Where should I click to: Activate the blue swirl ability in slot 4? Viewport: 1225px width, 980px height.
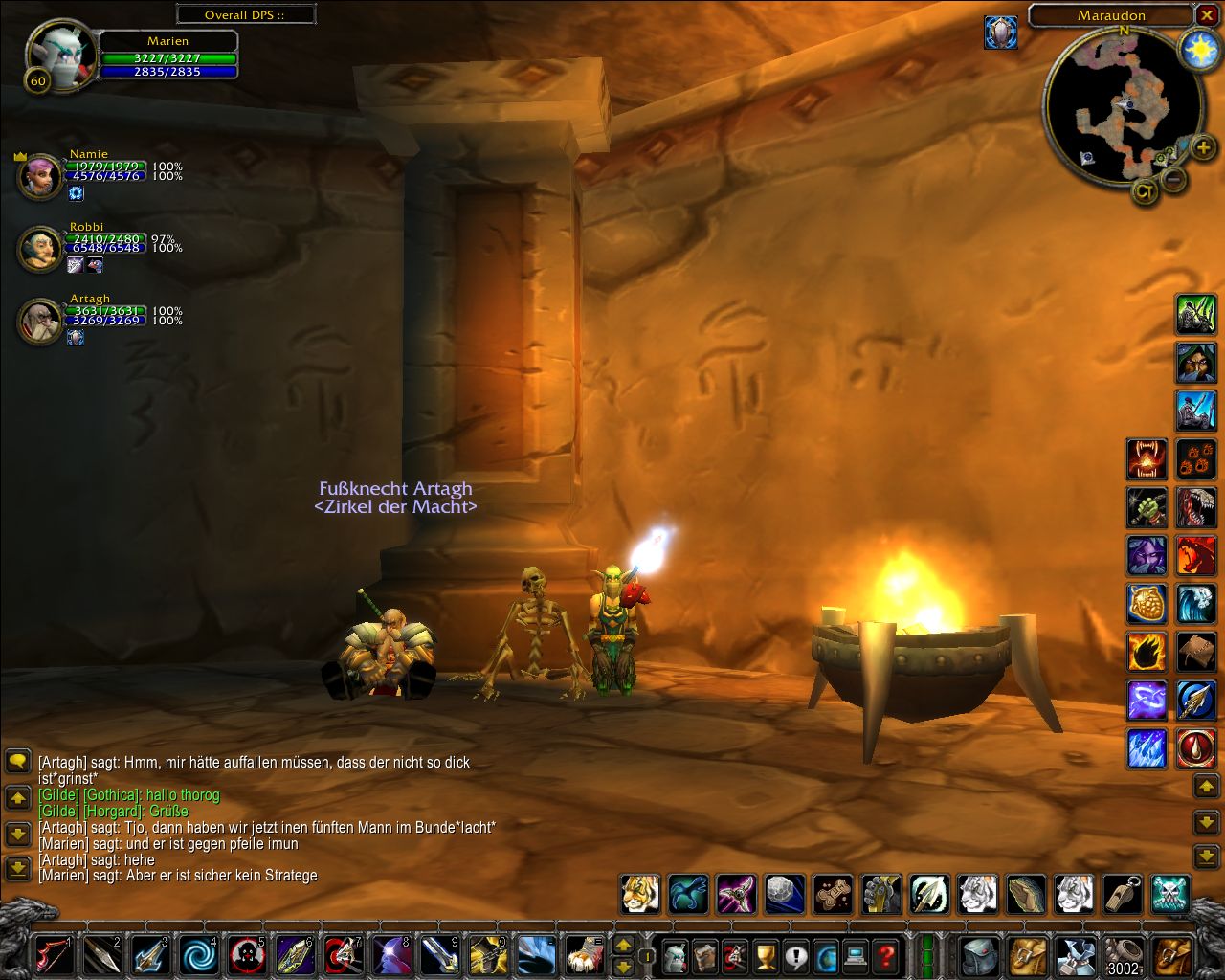199,954
